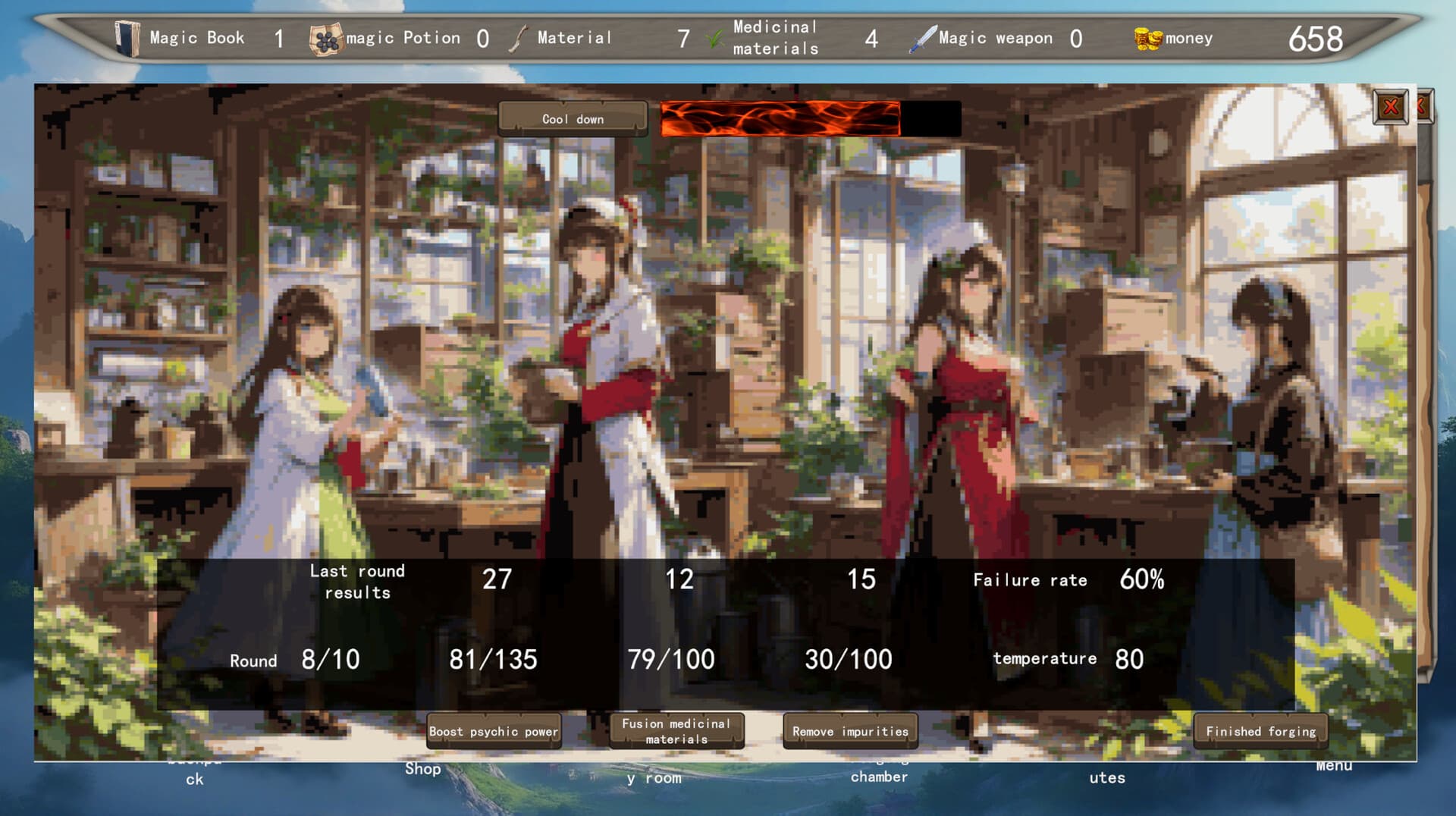1456x816 pixels.
Task: Use Fusion medicinal materials
Action: pos(676,731)
